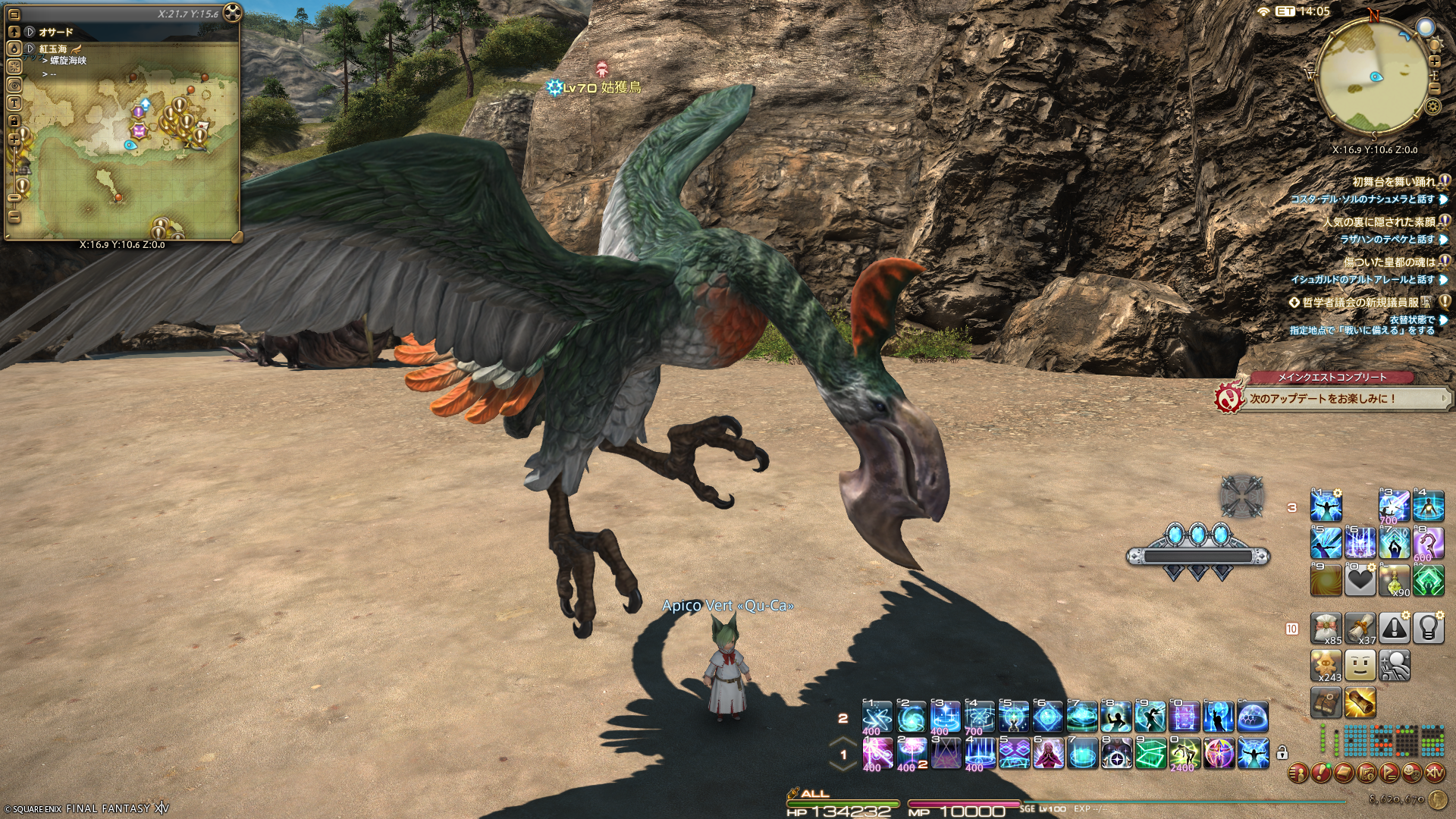Viewport: 1456px width, 819px height.
Task: Activate the honeycomb dome shield ability
Action: point(1253,717)
